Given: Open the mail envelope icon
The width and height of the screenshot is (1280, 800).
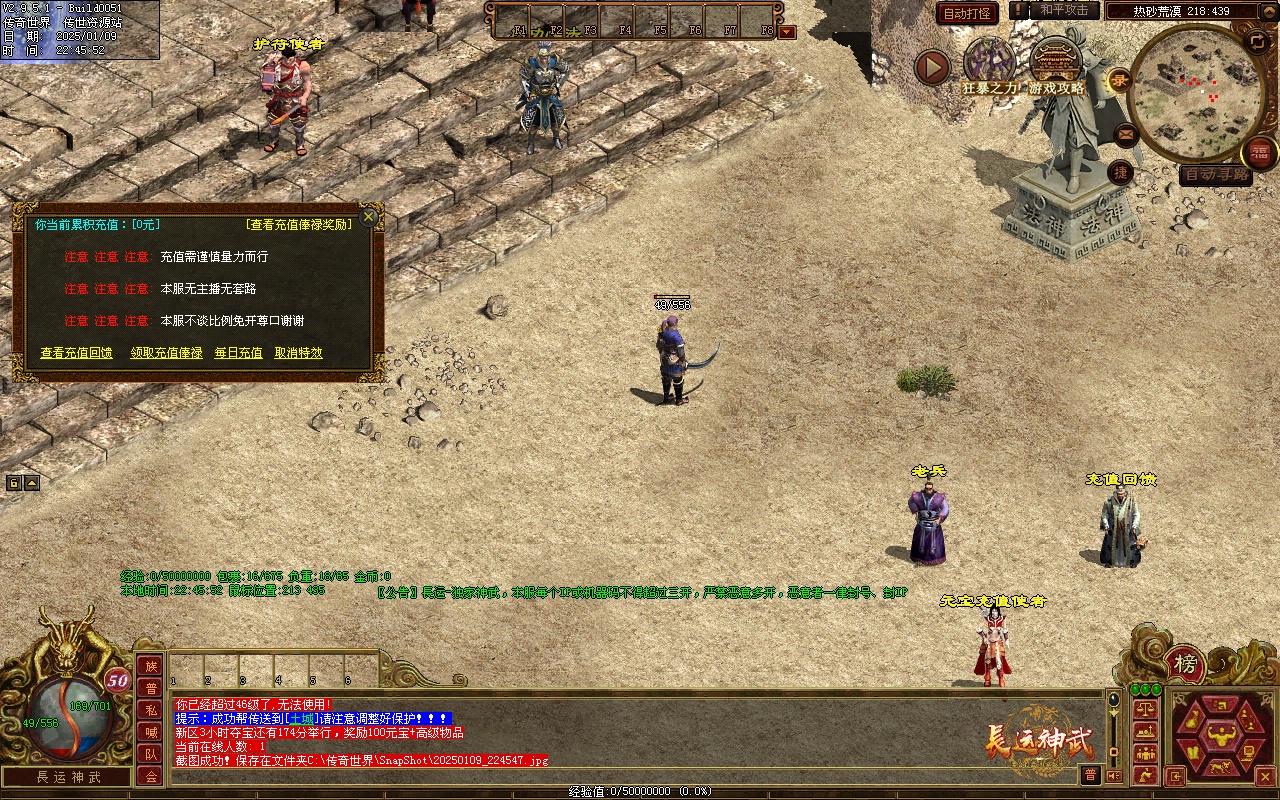Looking at the screenshot, I should [x=1125, y=134].
